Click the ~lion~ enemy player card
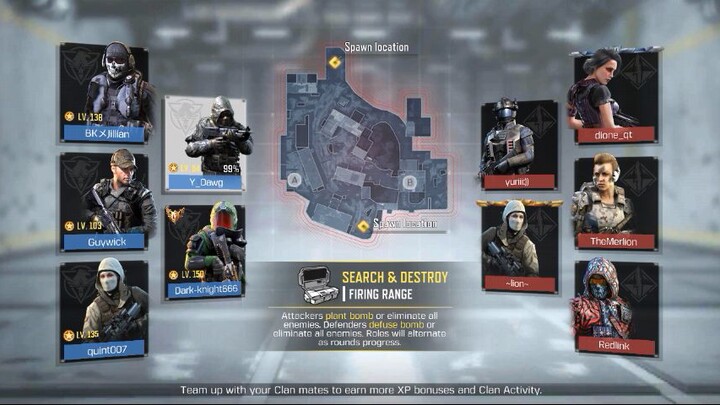This screenshot has height=405, width=720. (518, 244)
